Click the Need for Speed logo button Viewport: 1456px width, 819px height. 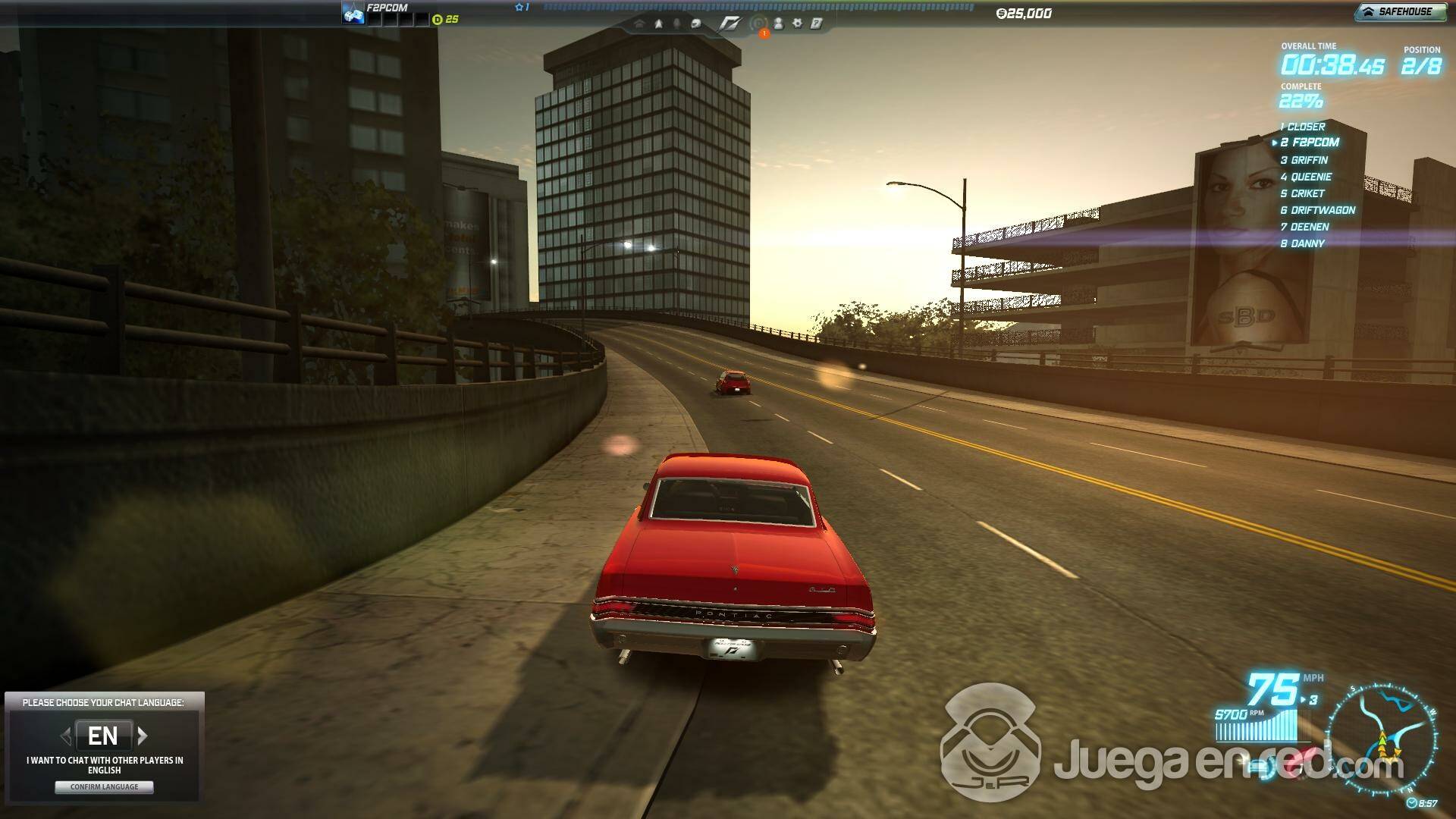click(x=730, y=24)
